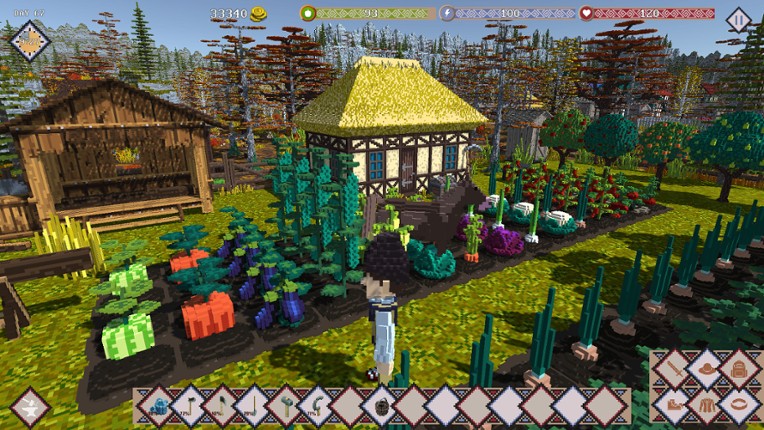Viewport: 764px width, 430px height.
Task: Select the blue watering can hotbar slot
Action: tap(159, 406)
